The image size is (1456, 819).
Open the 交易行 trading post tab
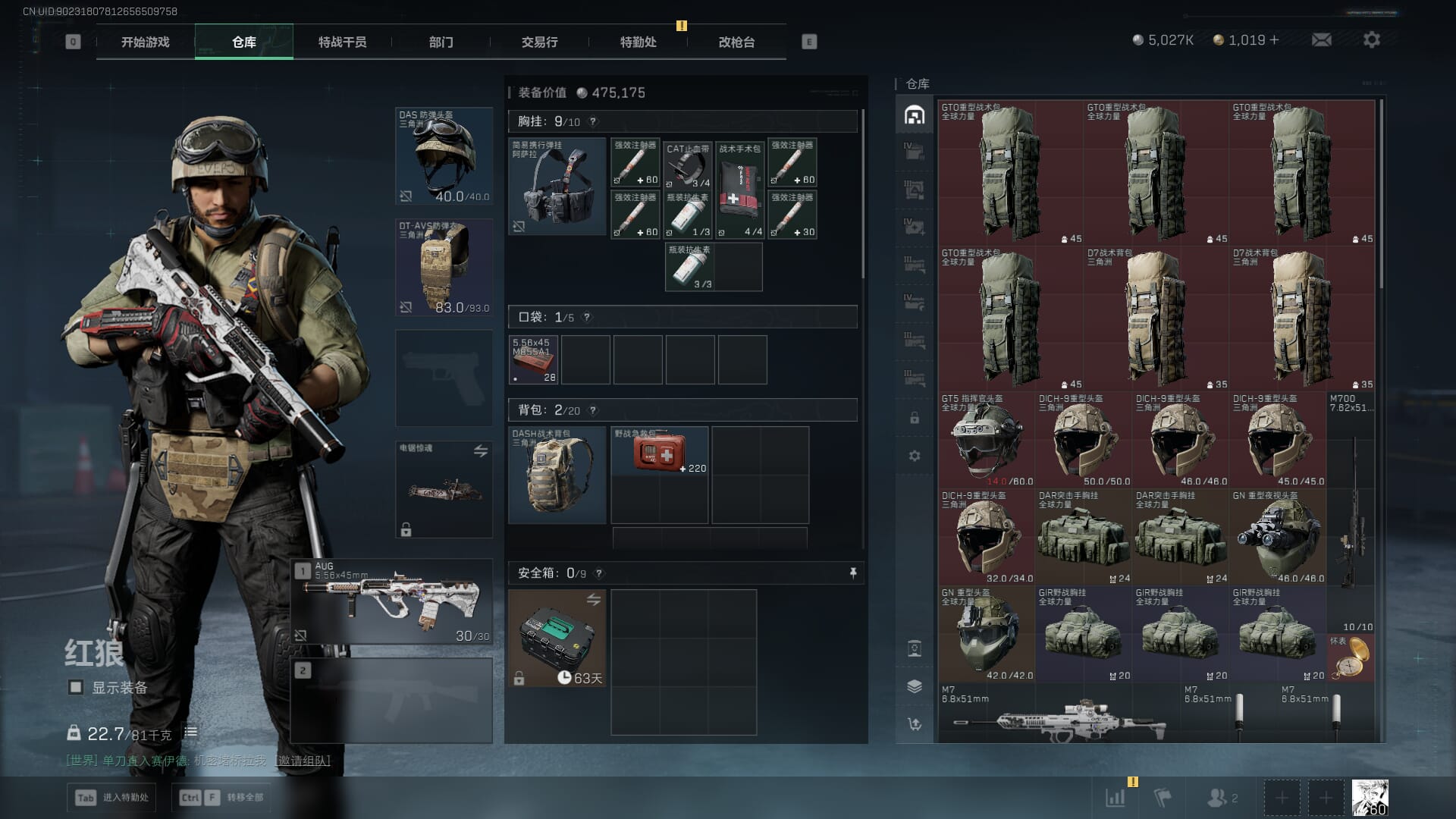click(x=539, y=42)
